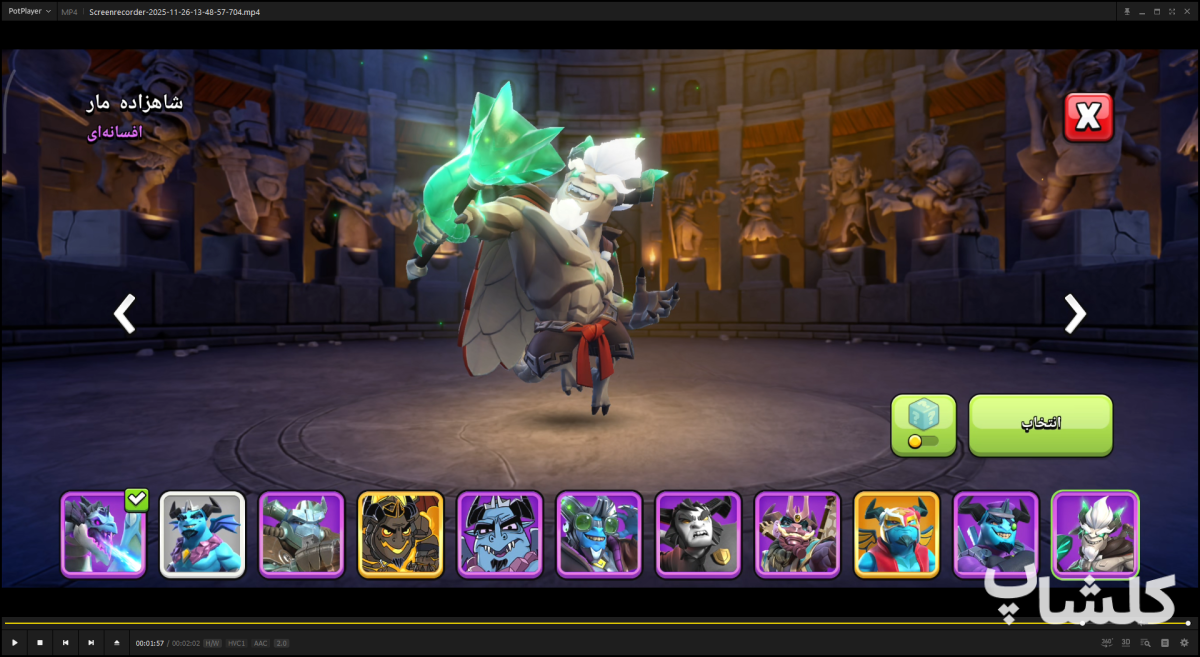Select the green-goggles skin

599,534
